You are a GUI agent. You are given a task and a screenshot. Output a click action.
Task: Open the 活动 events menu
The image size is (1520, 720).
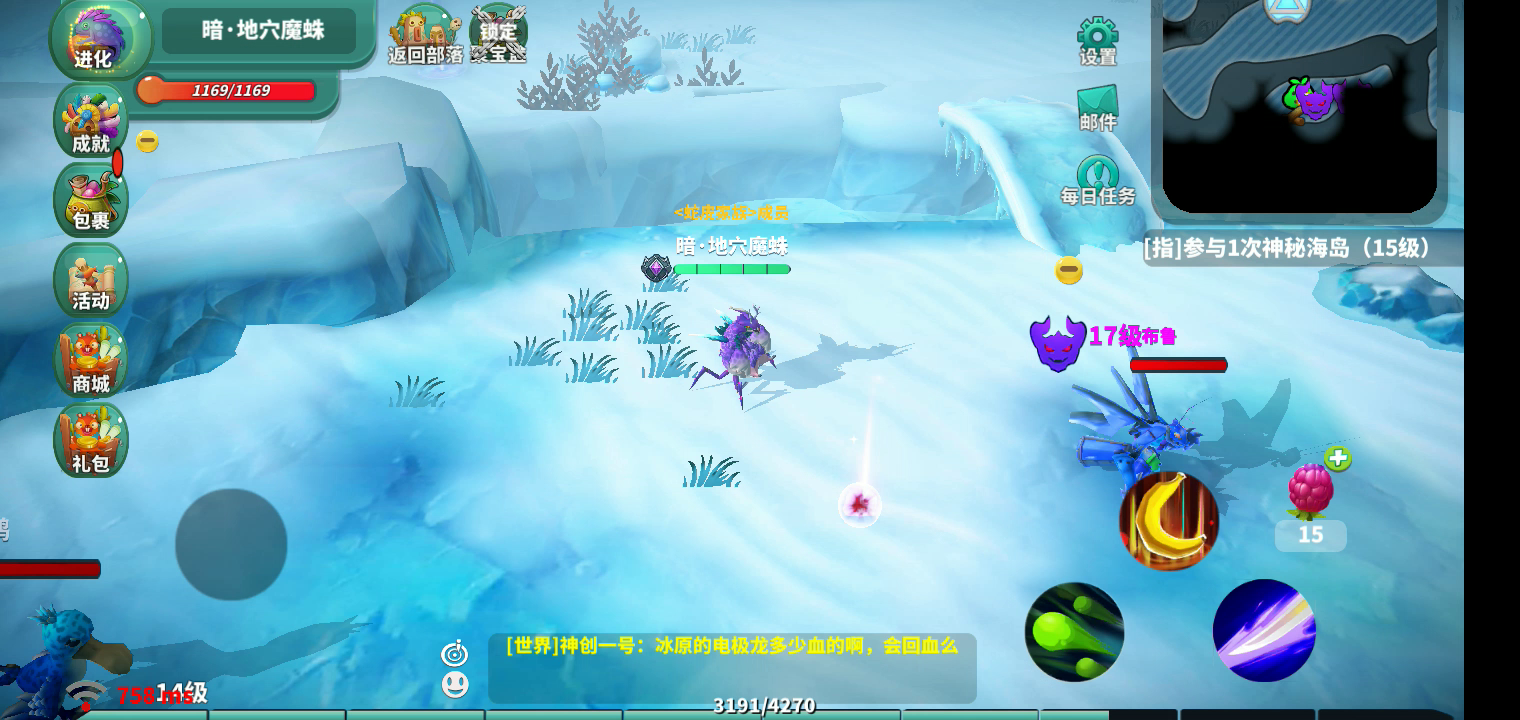(91, 281)
